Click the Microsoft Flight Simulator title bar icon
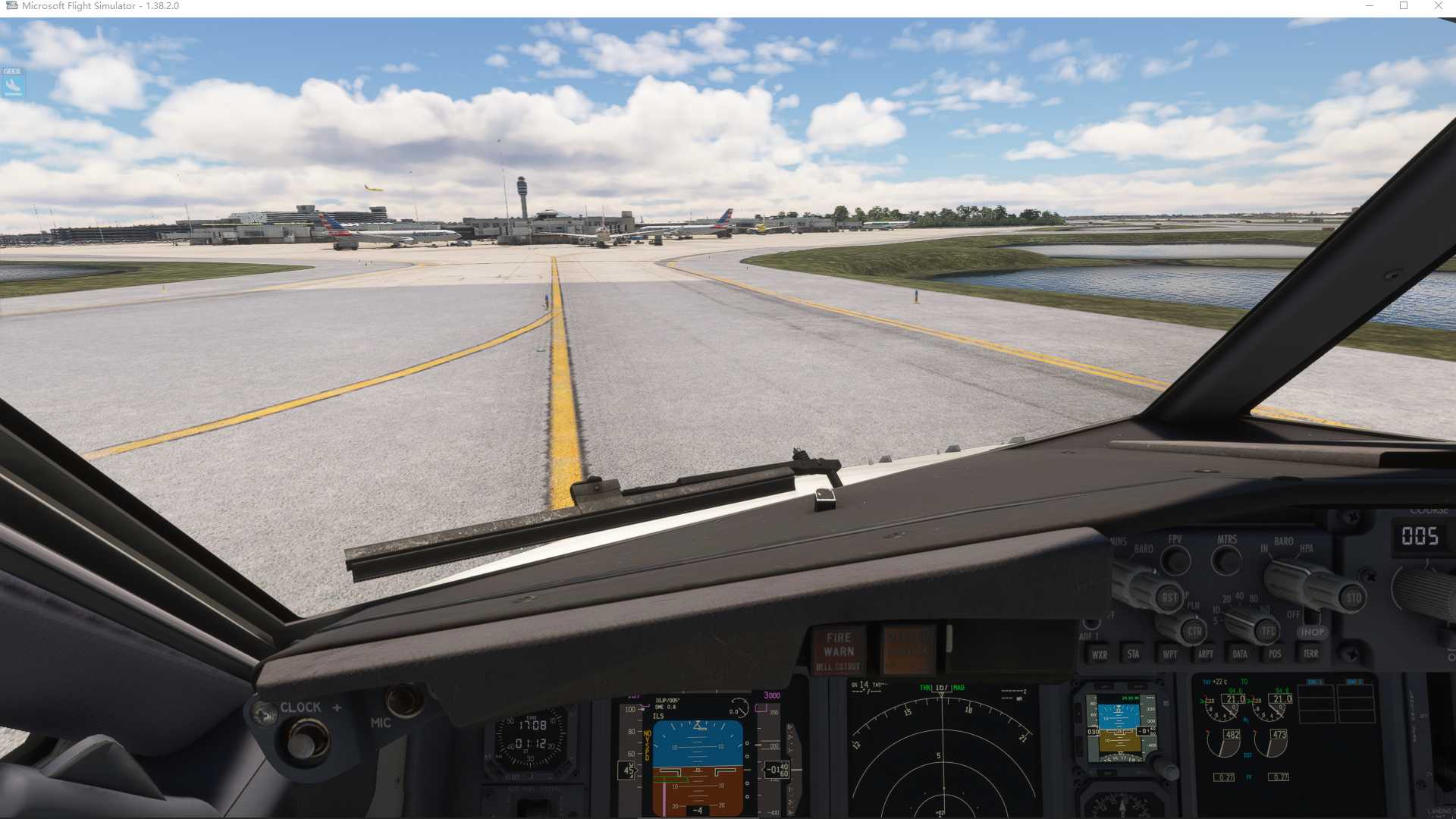The image size is (1456, 819). tap(11, 5)
